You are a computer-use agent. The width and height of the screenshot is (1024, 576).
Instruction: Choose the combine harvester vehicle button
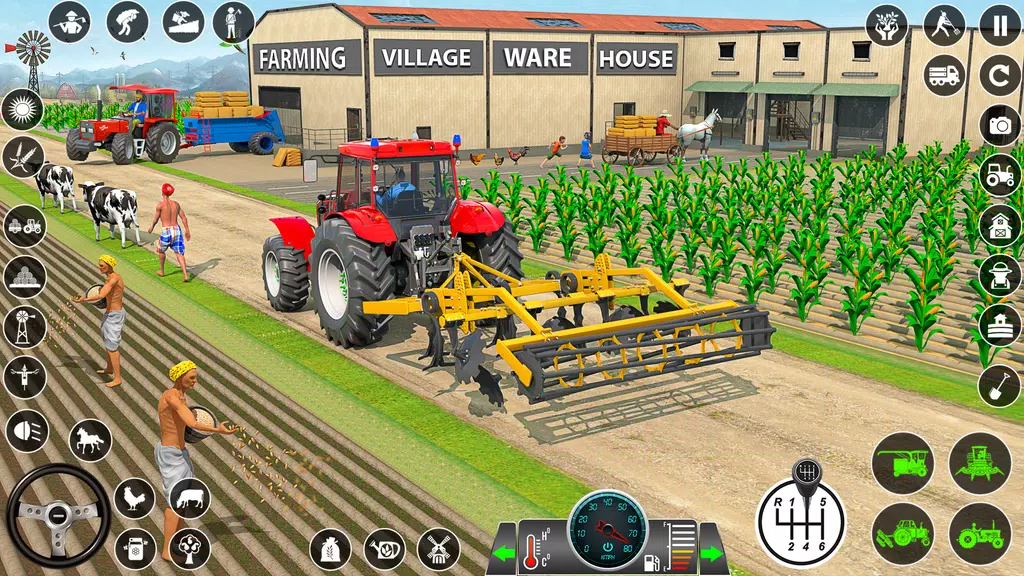(x=902, y=462)
